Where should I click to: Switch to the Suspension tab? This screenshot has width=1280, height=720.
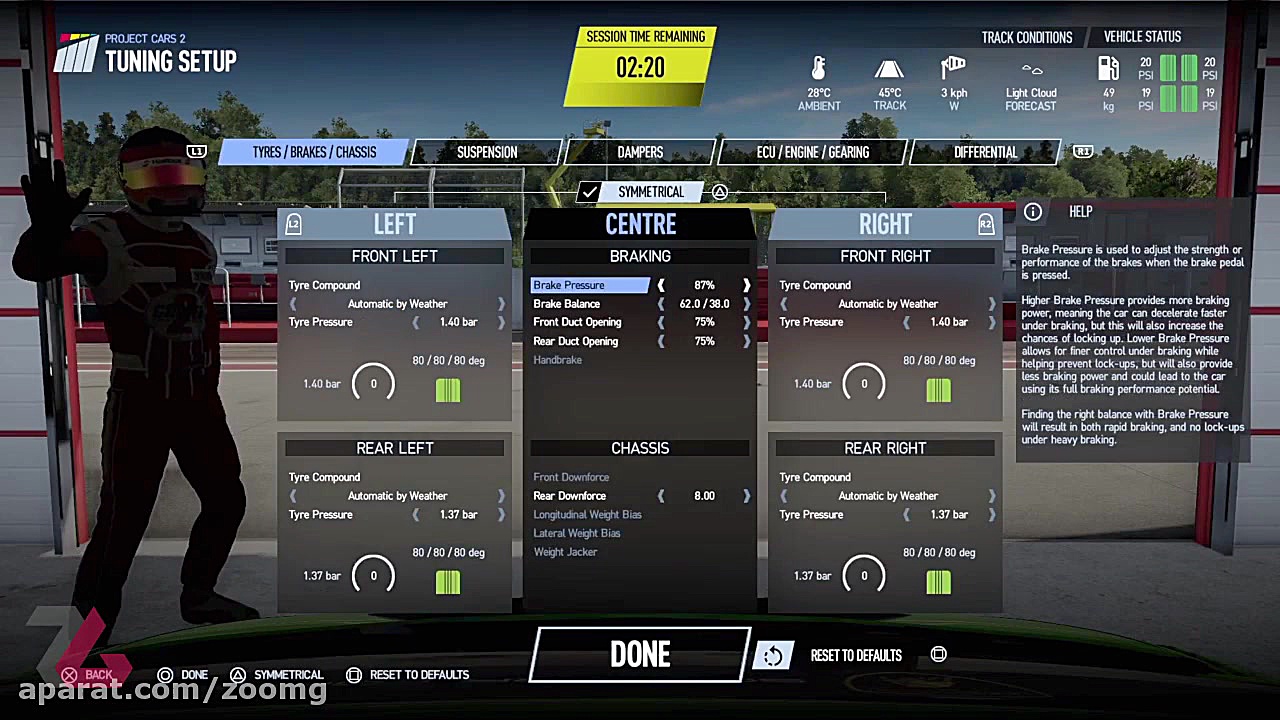pyautogui.click(x=487, y=152)
